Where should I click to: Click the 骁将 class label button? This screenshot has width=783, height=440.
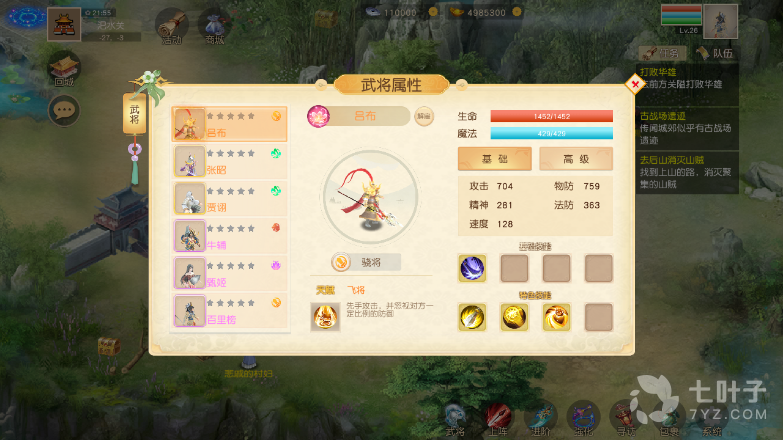pos(367,262)
